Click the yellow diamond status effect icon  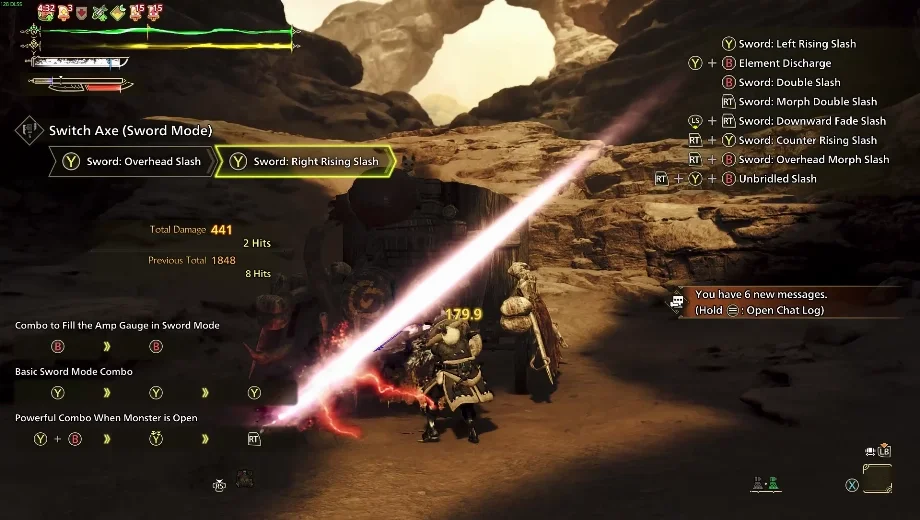[x=118, y=14]
